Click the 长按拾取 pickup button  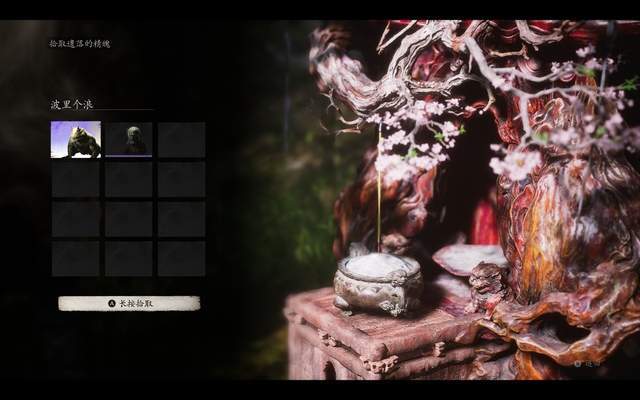coord(129,303)
